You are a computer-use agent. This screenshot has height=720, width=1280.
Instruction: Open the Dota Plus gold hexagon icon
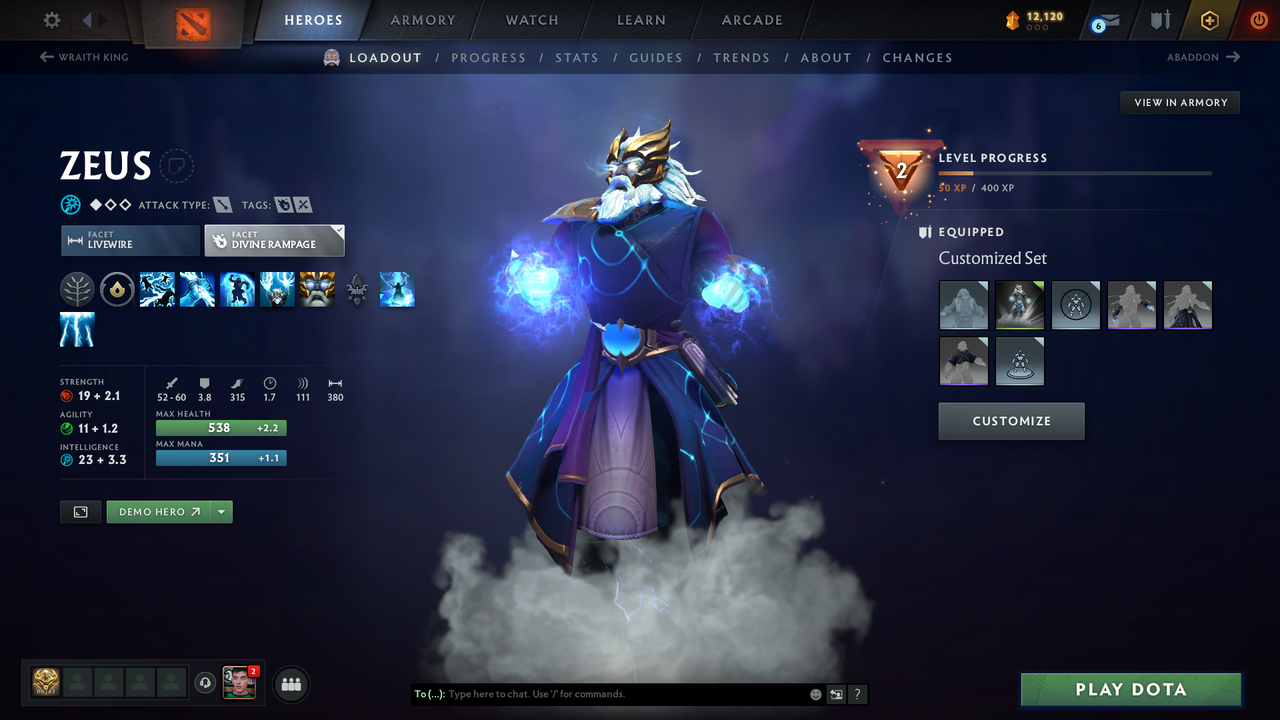coord(1209,19)
